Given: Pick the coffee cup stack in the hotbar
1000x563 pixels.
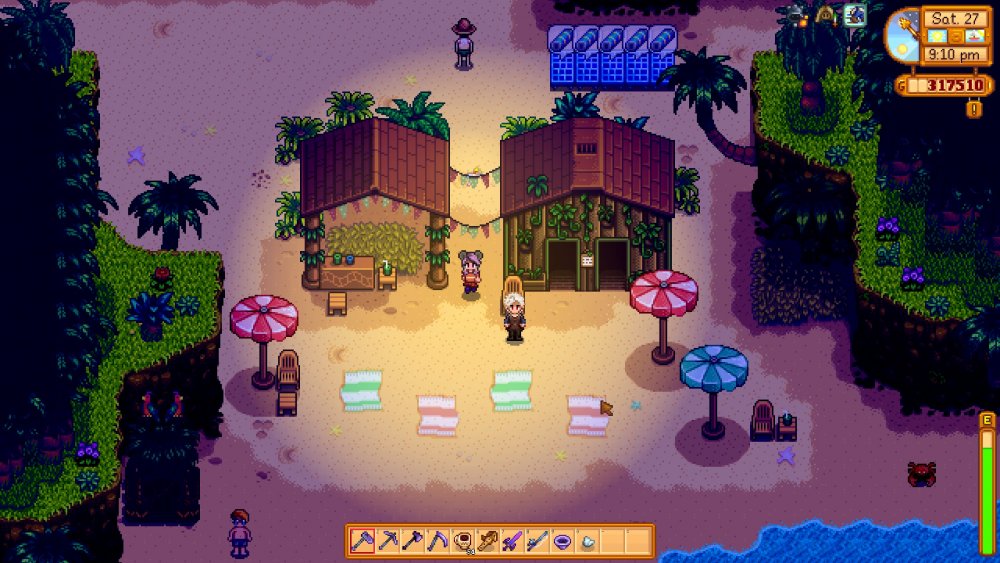Looking at the screenshot, I should pos(462,541).
